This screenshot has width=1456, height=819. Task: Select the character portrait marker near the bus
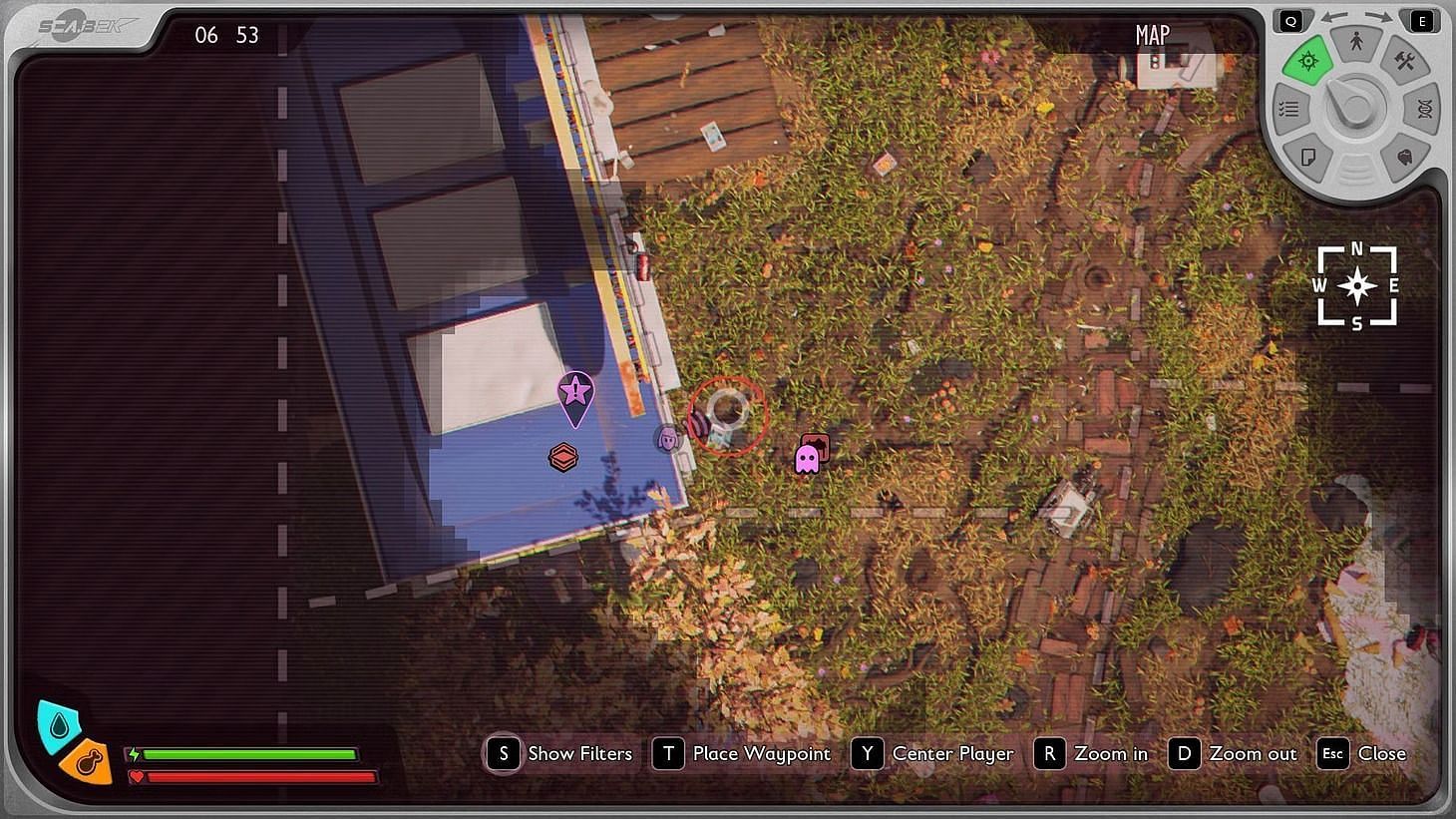point(670,437)
